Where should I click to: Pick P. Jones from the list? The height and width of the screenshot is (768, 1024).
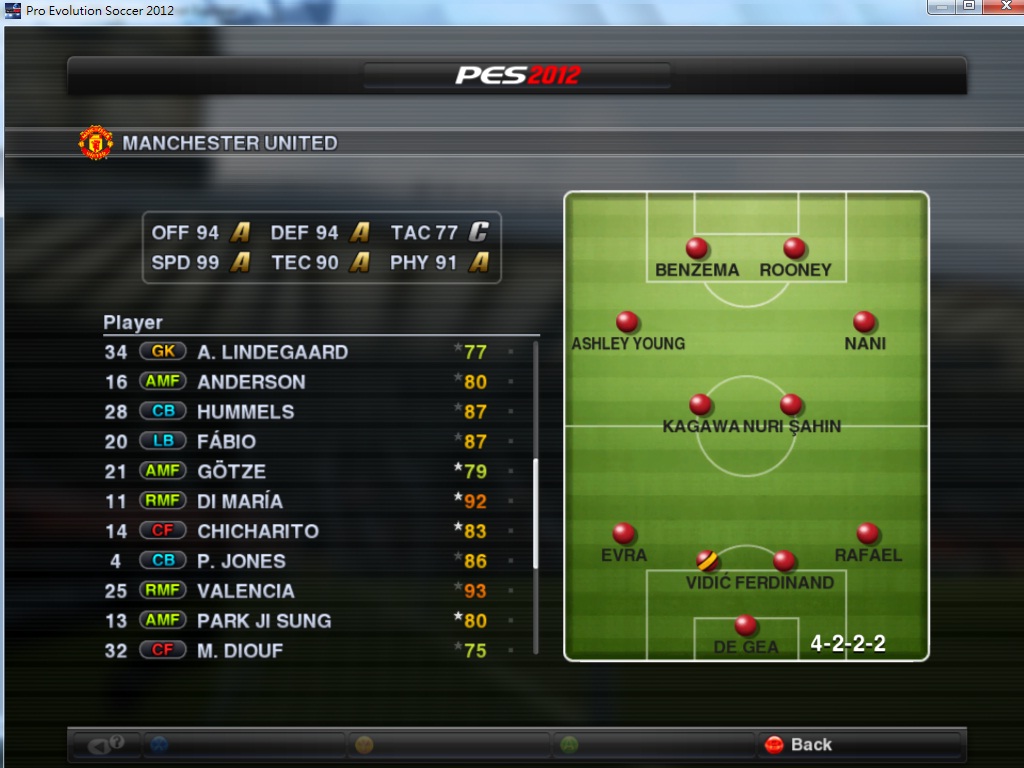(x=241, y=561)
